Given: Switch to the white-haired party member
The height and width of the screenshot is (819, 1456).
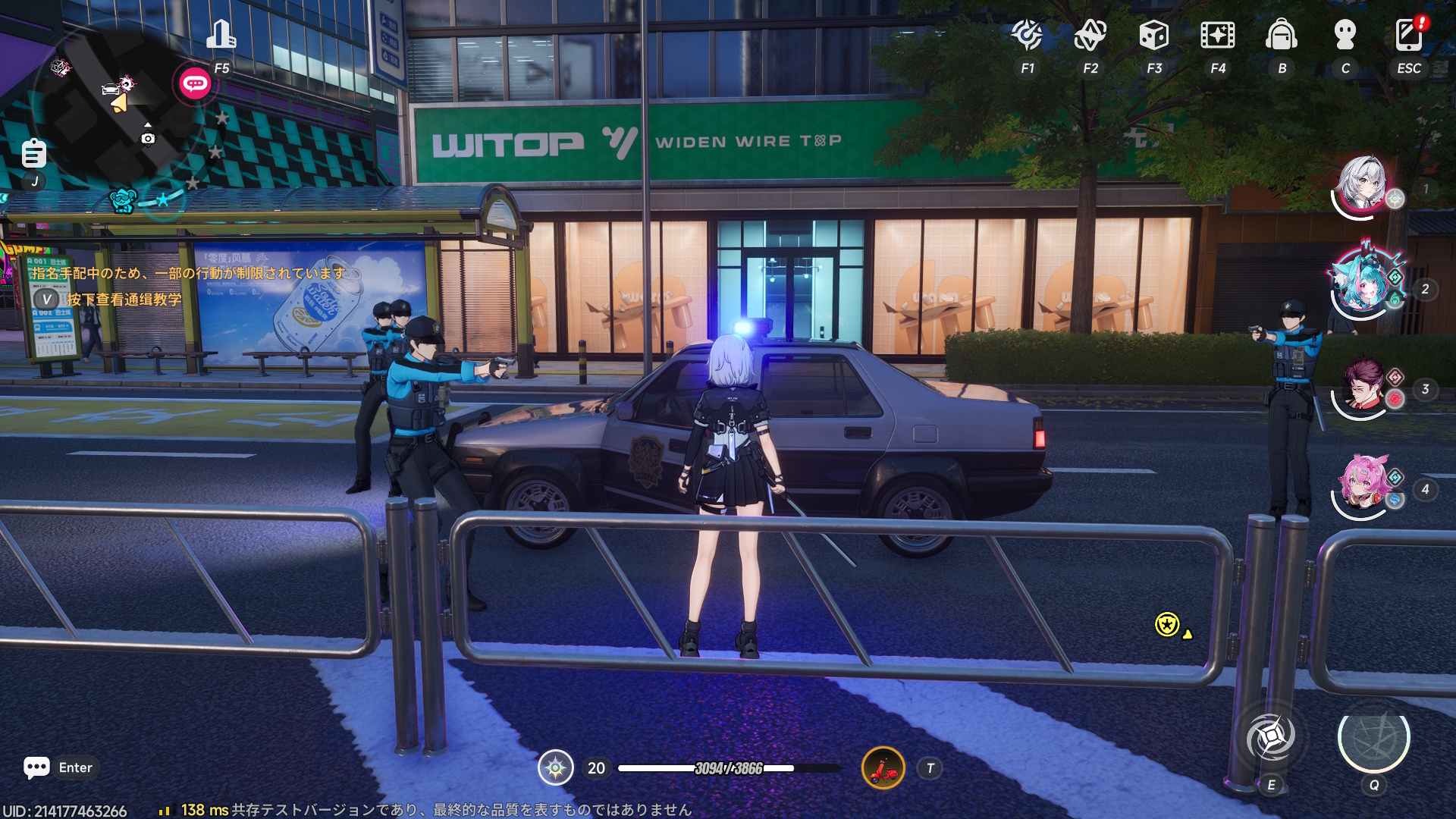Looking at the screenshot, I should (1363, 184).
